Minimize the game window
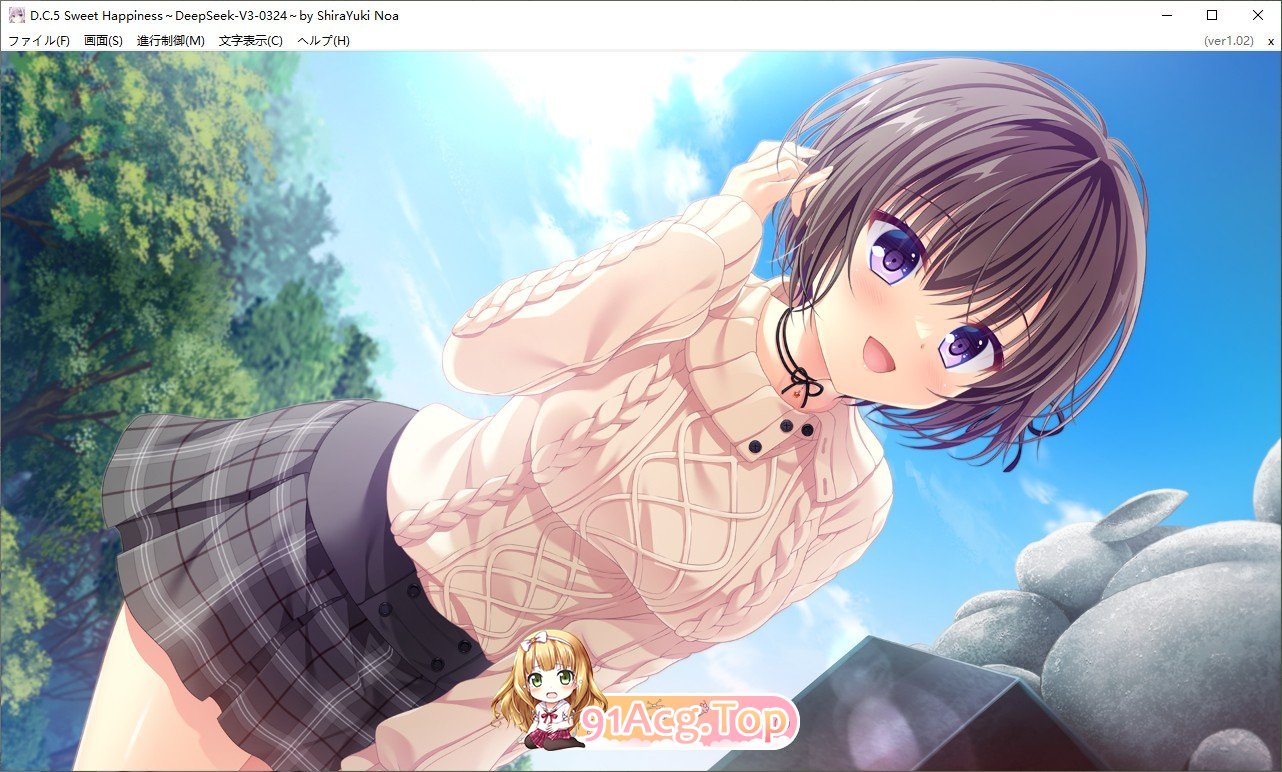Image resolution: width=1282 pixels, height=772 pixels. (1166, 15)
